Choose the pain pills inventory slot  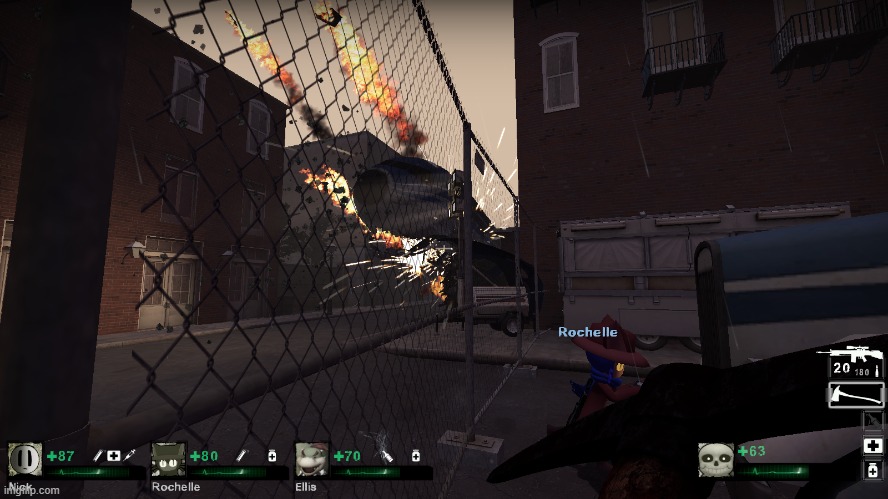pos(872,469)
